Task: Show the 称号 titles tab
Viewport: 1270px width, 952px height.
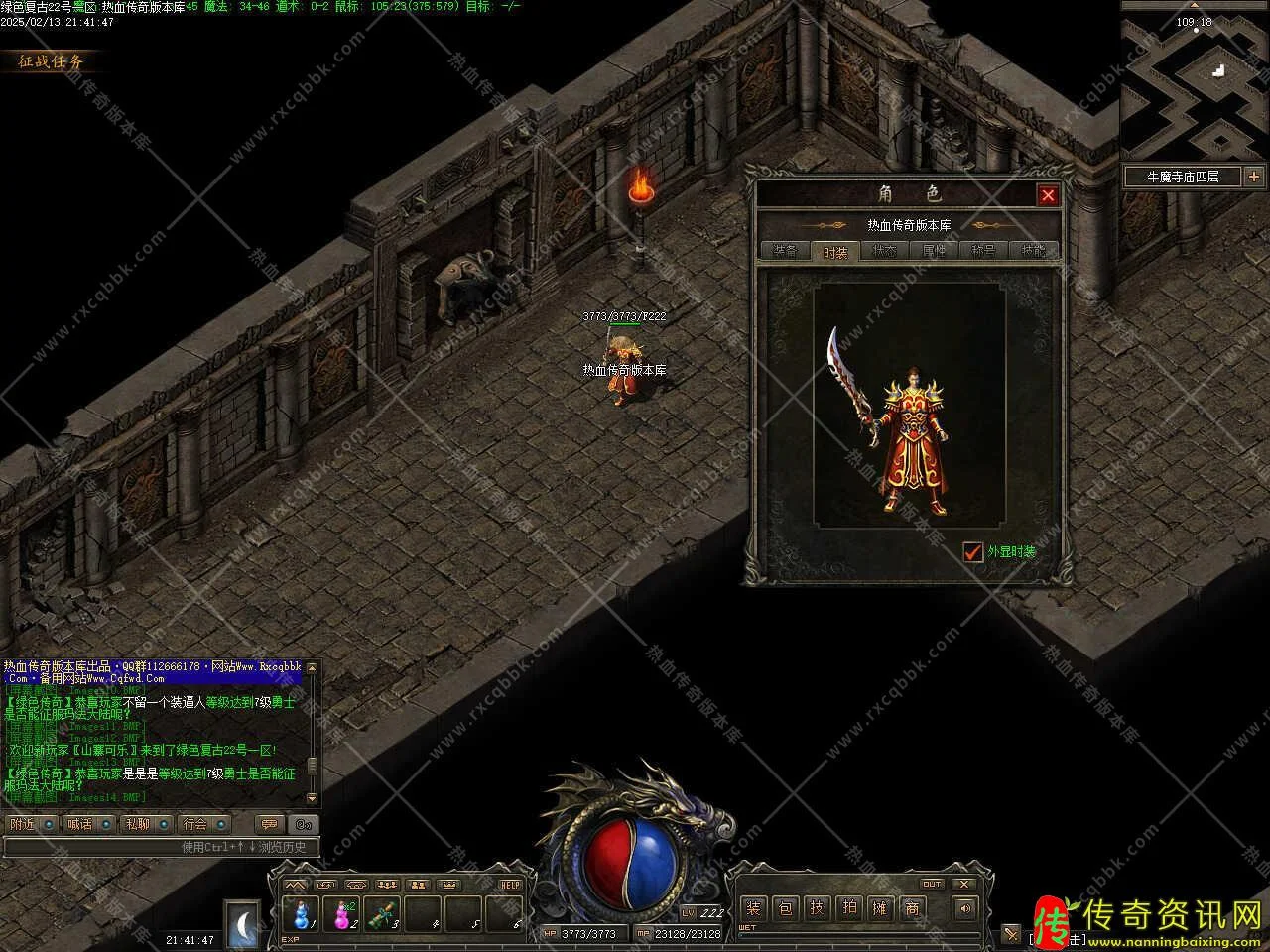Action: tap(983, 251)
